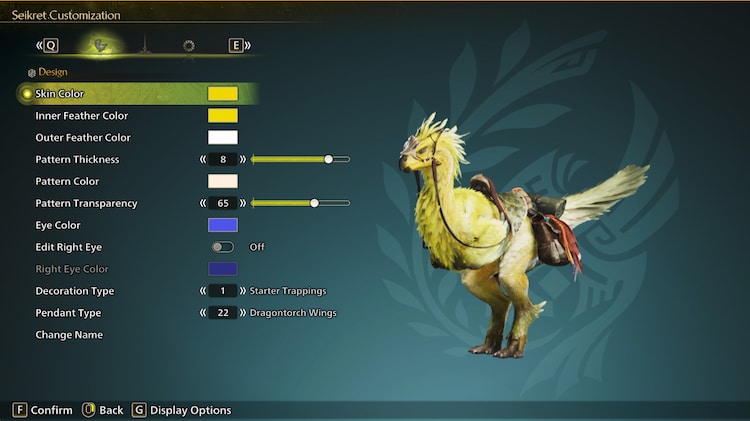Select the Right Eye Color swatch

click(222, 269)
